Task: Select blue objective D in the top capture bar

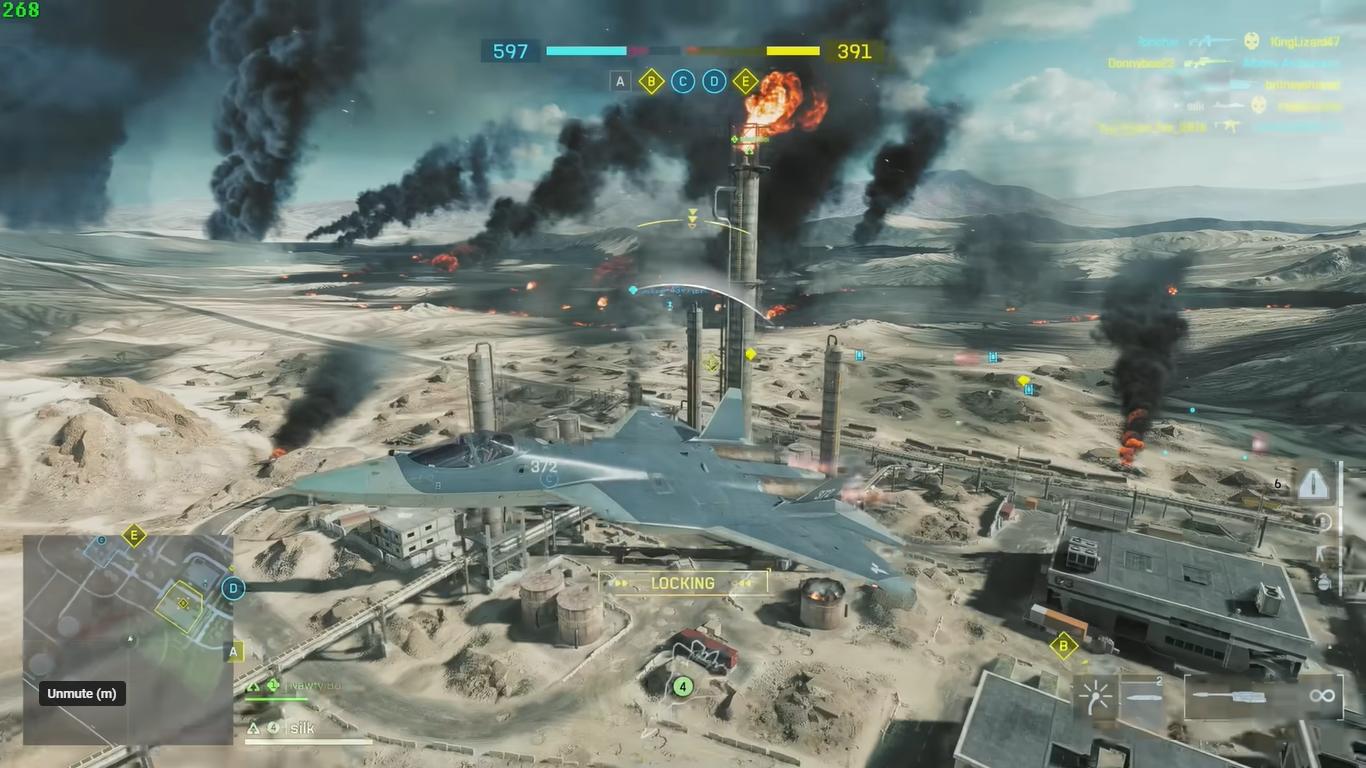Action: pos(714,82)
